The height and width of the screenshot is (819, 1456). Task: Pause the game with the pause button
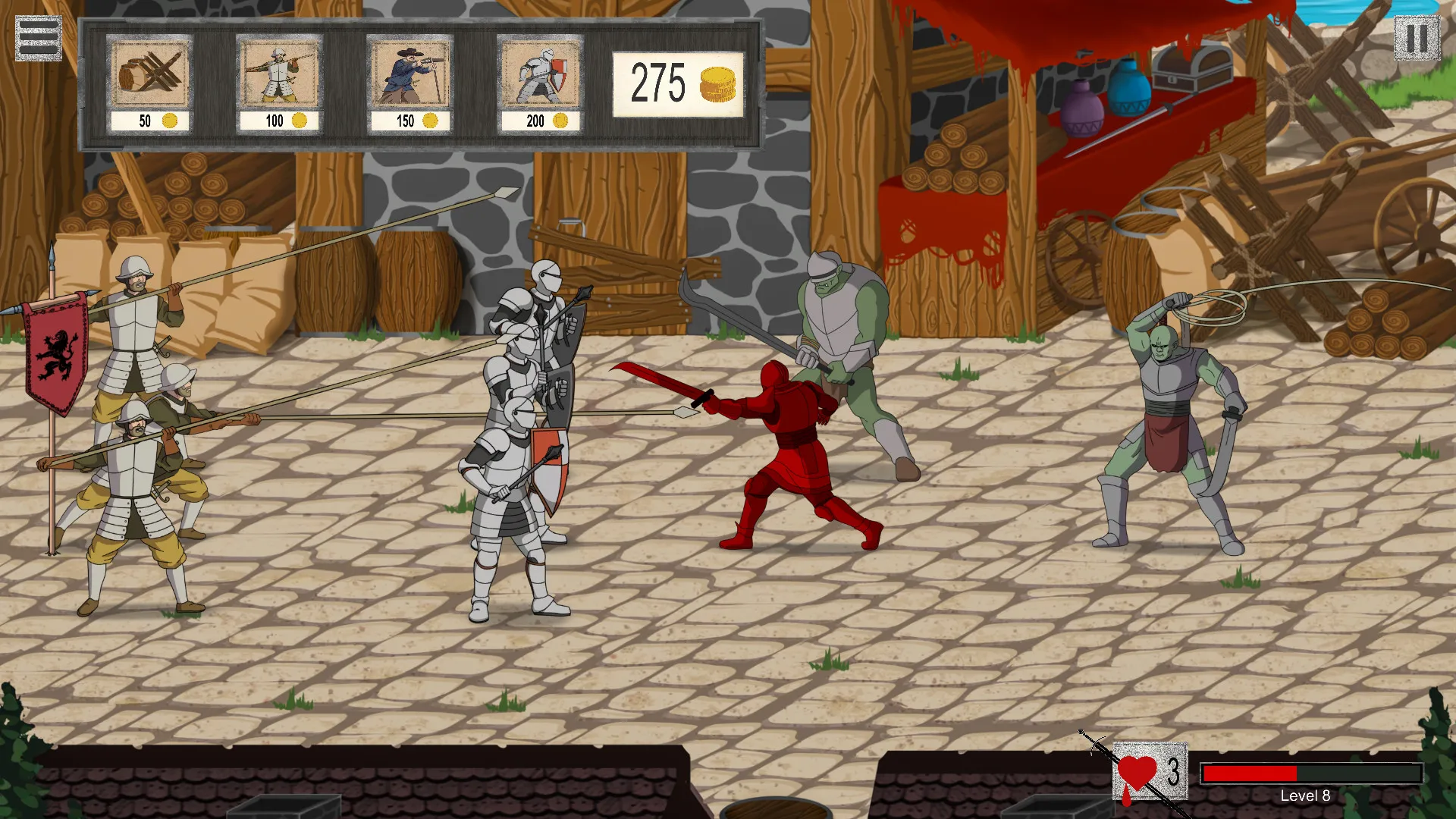[1417, 36]
